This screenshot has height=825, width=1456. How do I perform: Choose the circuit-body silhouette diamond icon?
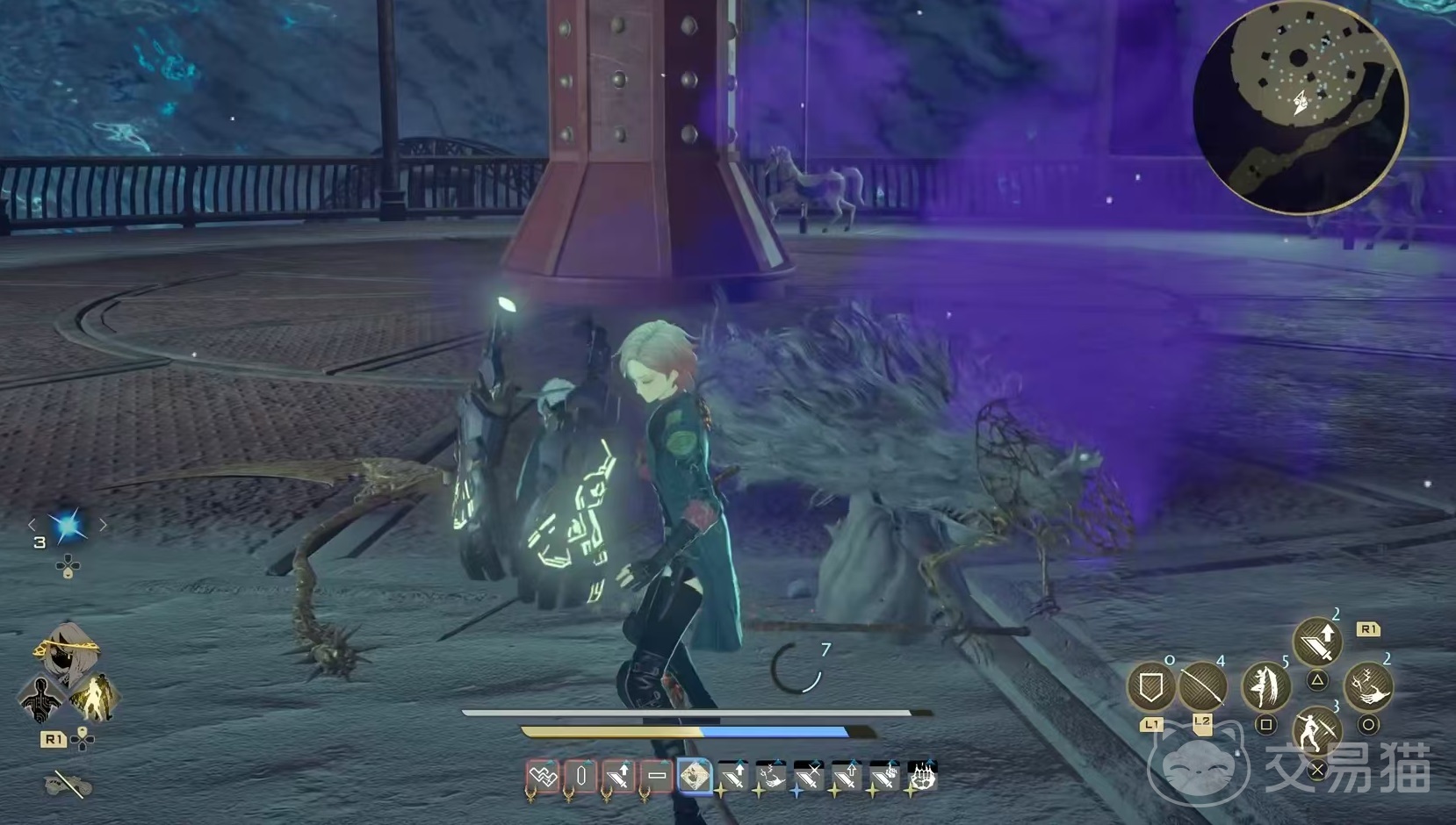click(x=40, y=698)
